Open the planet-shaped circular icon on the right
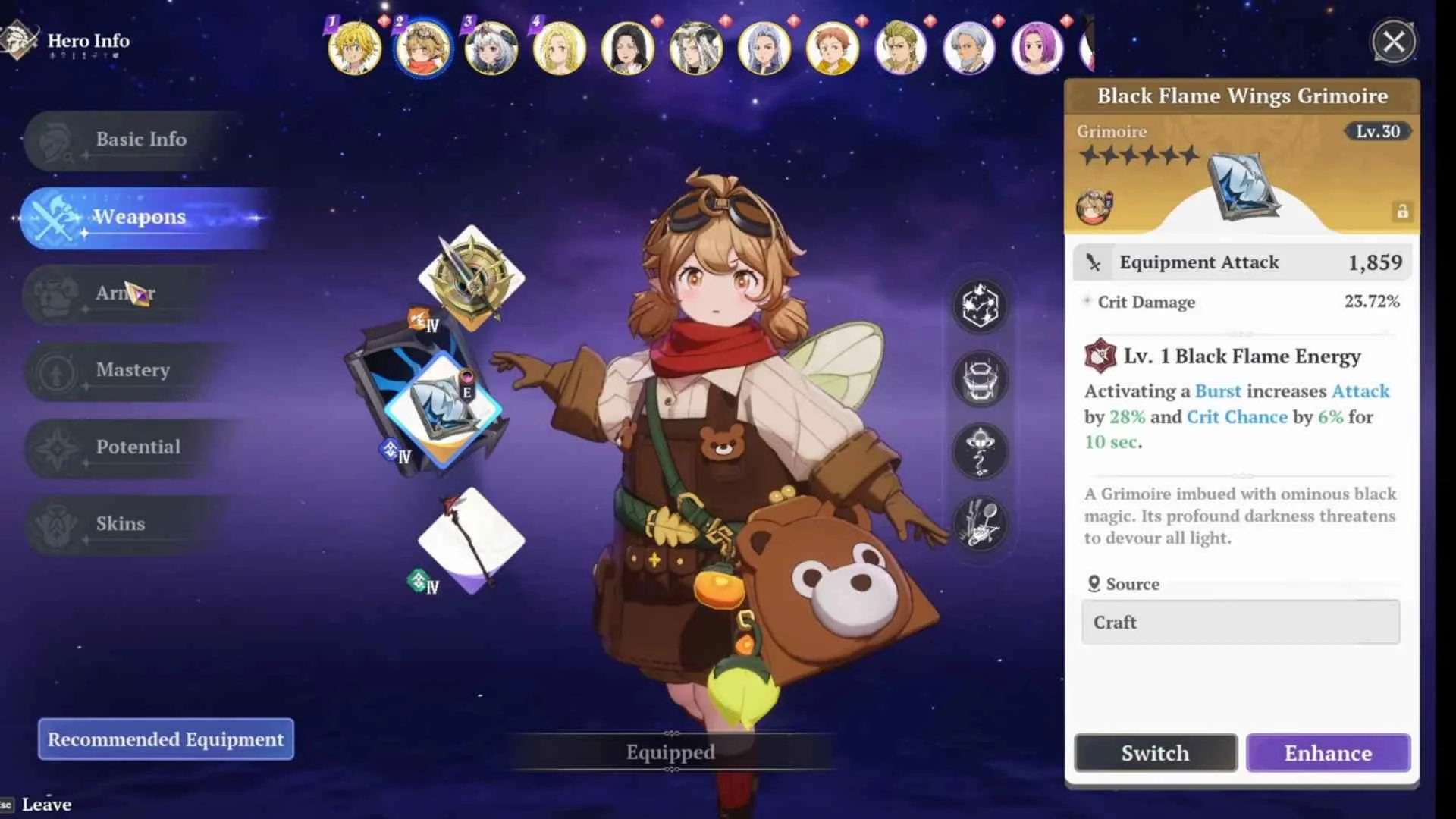Viewport: 1456px width, 819px height. coord(980,452)
